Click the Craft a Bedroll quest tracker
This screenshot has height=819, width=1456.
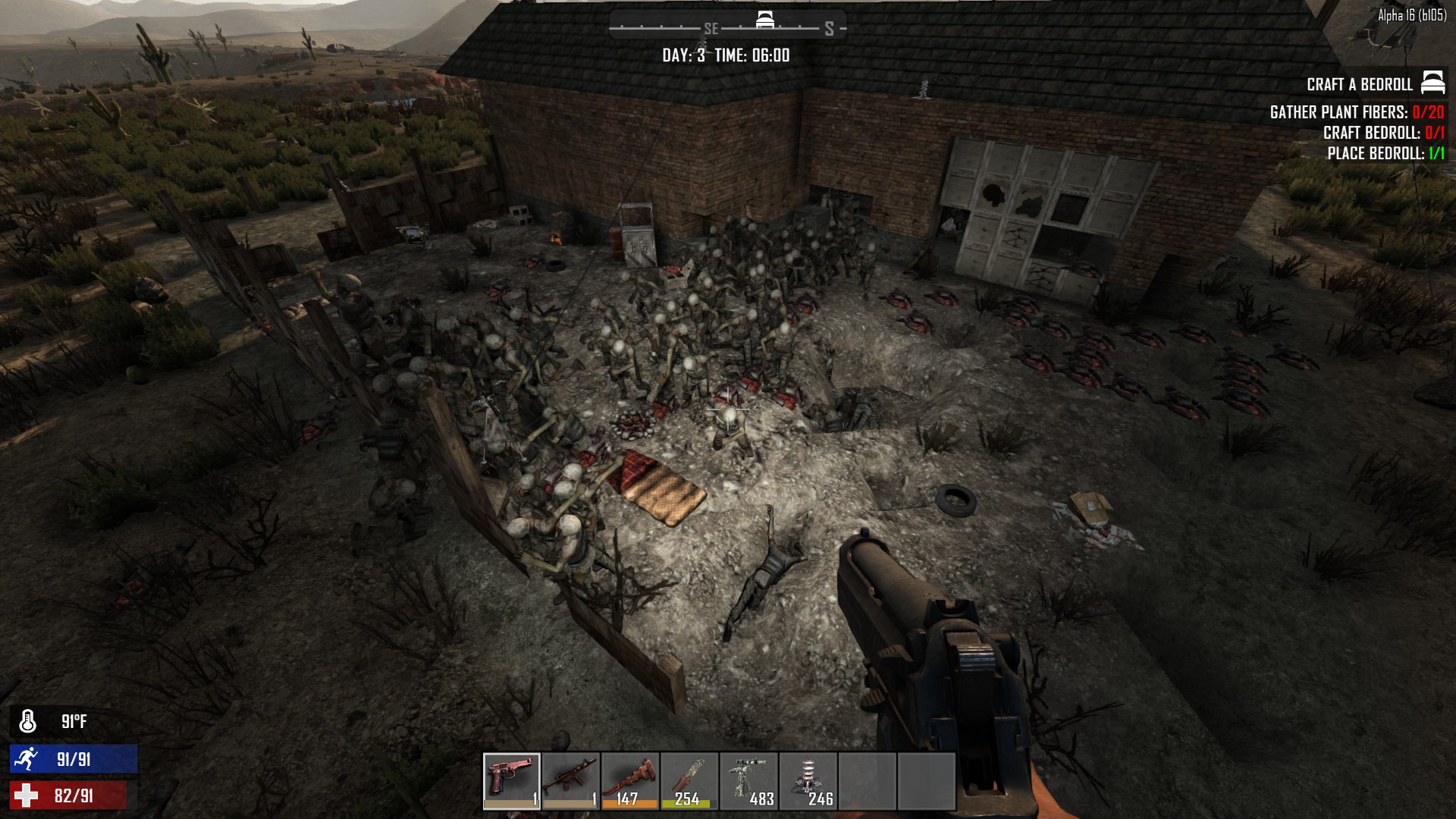1359,84
